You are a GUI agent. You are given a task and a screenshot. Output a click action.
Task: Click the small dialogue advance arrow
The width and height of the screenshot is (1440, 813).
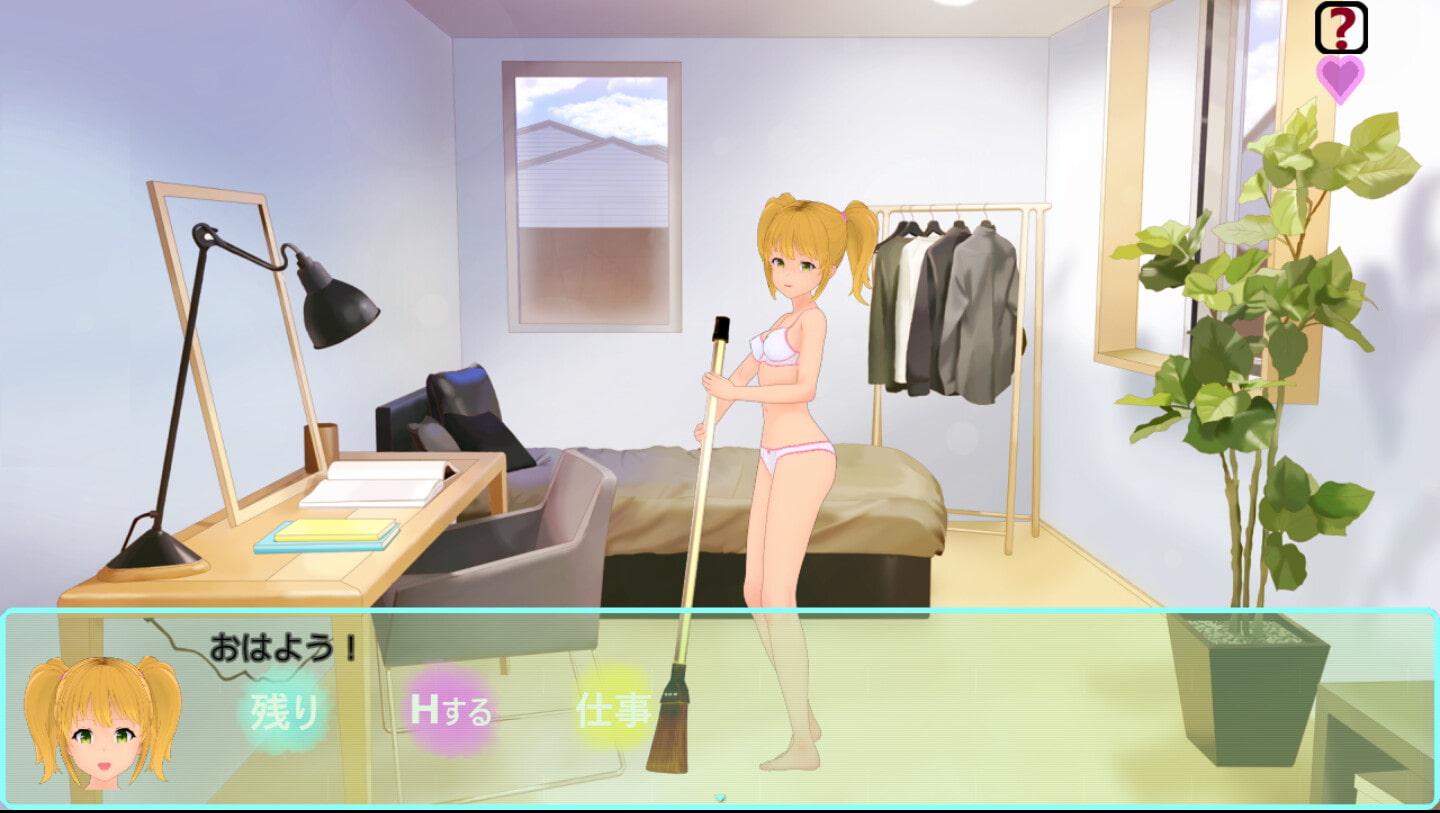(x=719, y=798)
